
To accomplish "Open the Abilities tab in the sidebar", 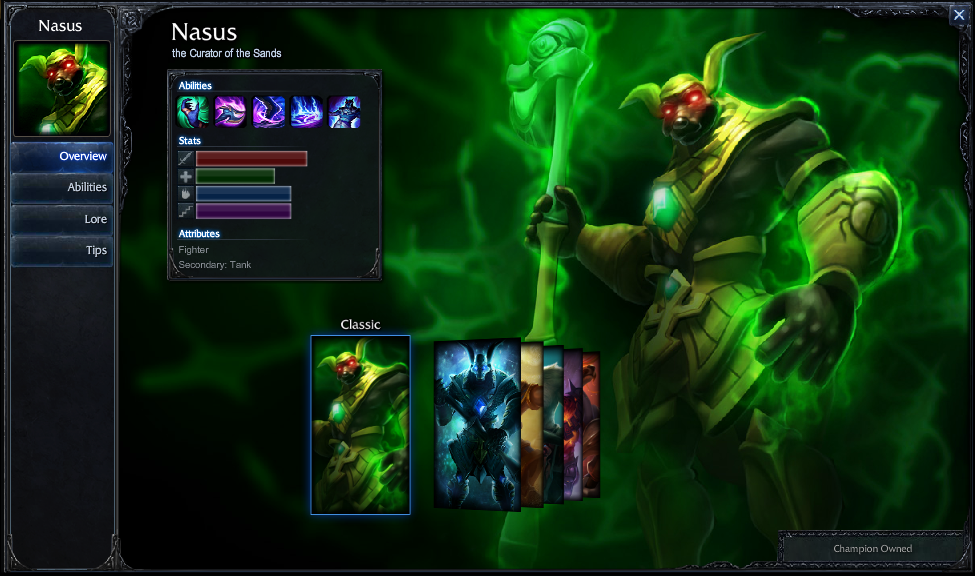I will (61, 187).
